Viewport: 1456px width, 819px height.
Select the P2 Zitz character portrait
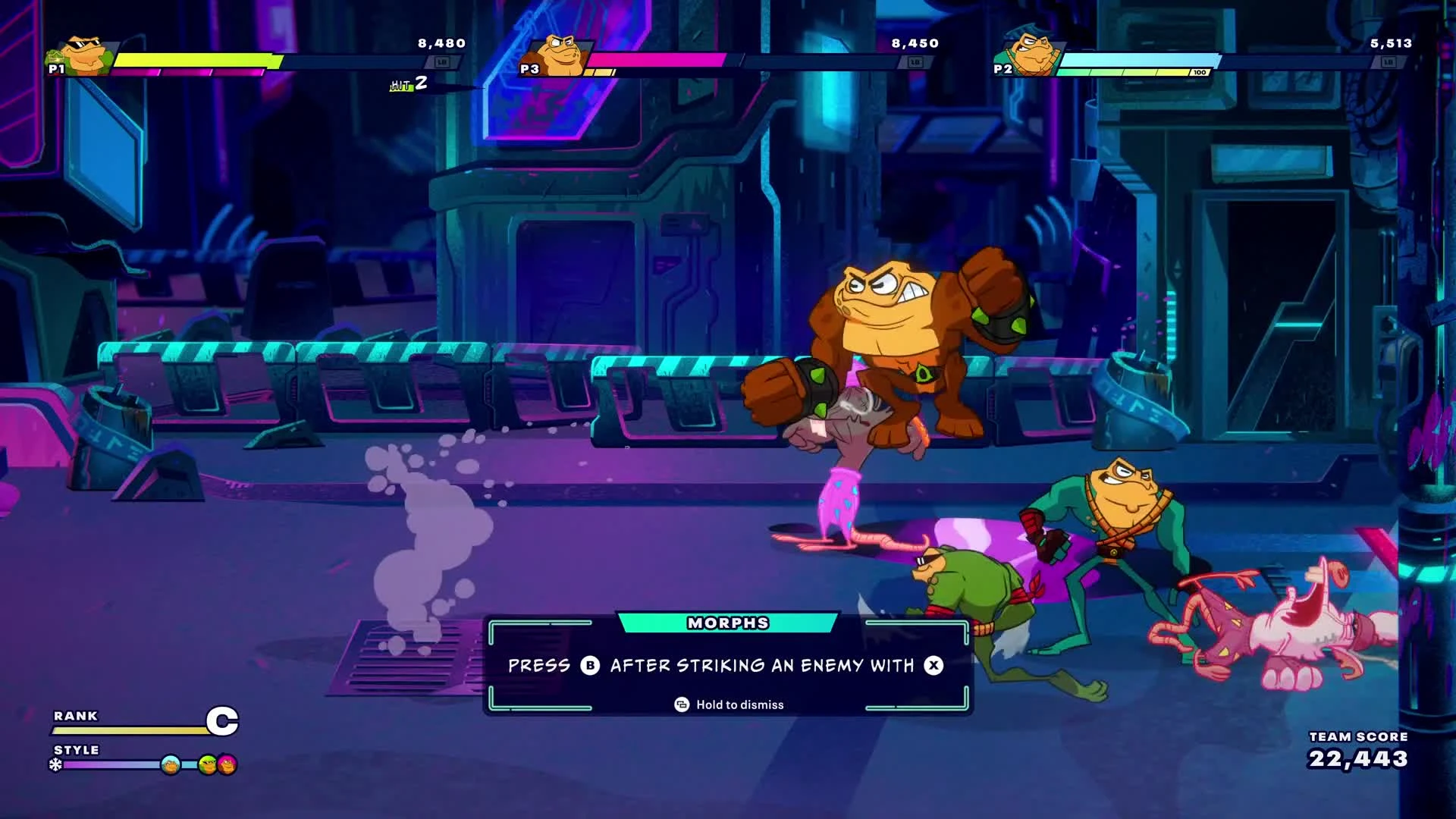(x=1033, y=53)
